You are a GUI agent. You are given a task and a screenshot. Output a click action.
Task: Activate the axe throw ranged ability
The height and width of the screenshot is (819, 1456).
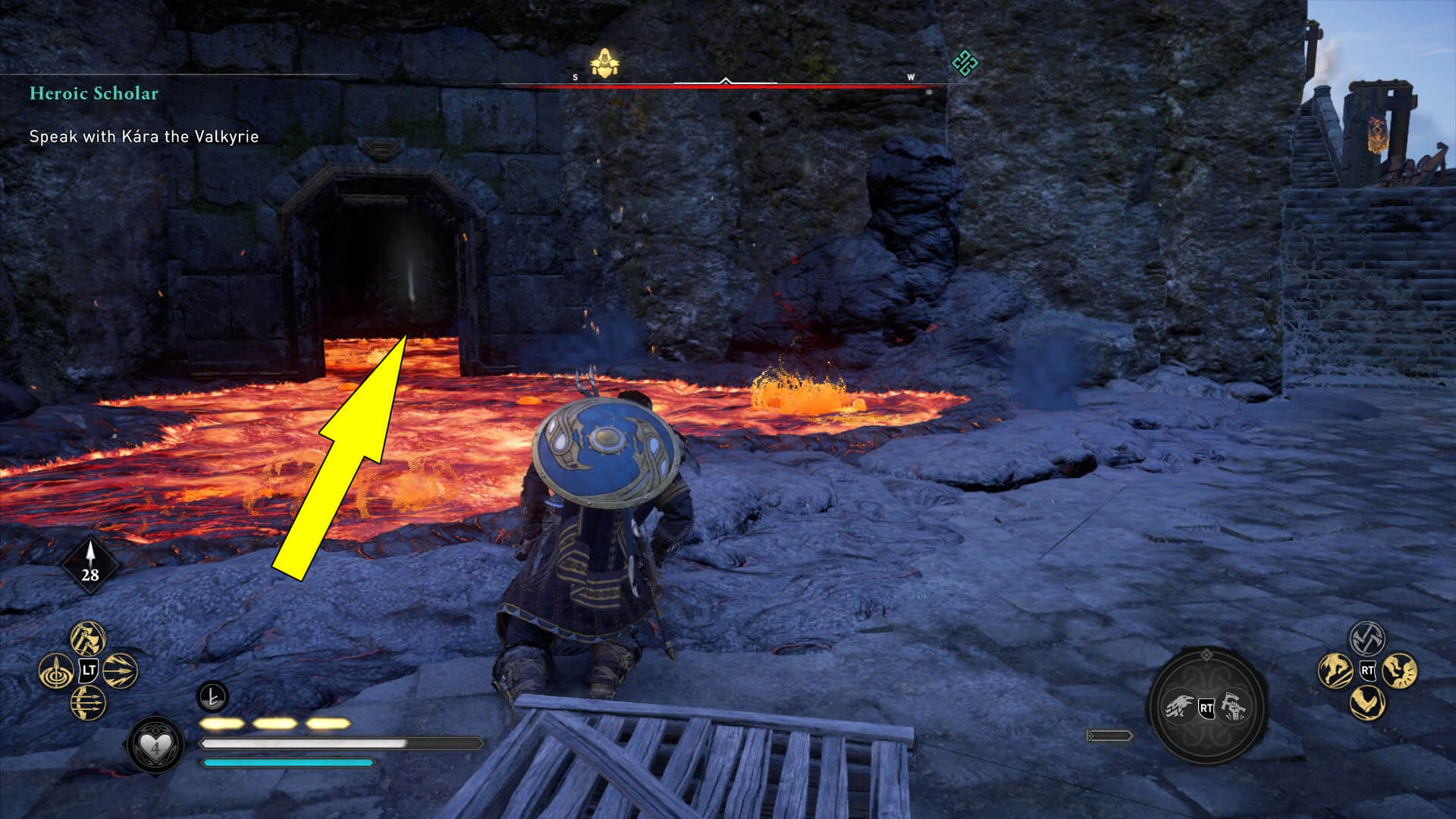88,639
